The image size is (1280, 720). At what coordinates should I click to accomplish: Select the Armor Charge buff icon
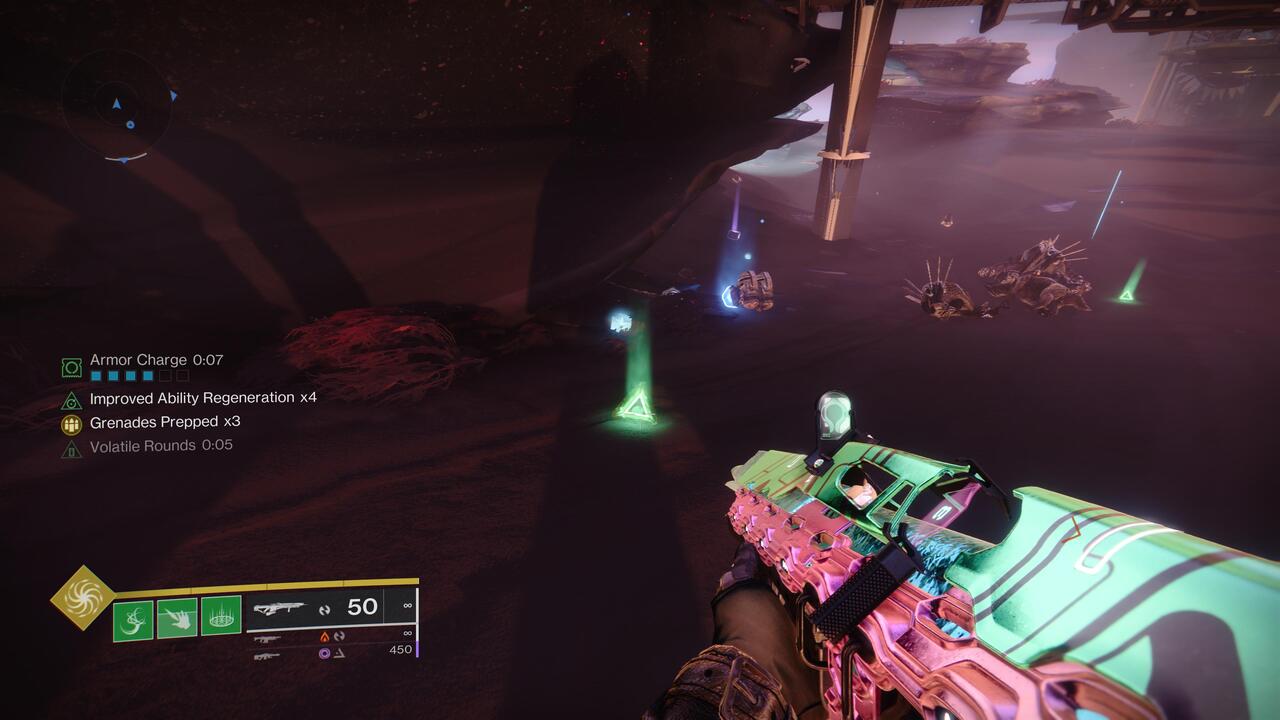pyautogui.click(x=71, y=368)
